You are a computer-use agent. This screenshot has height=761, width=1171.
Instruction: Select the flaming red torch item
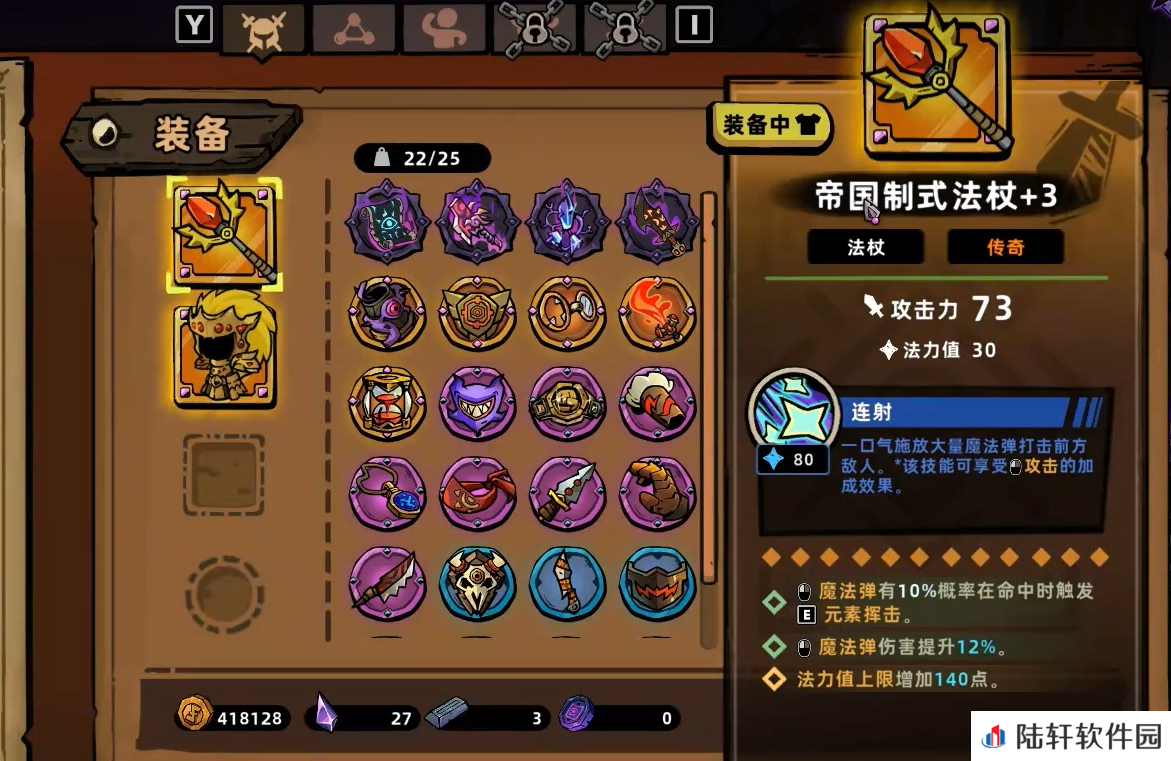pyautogui.click(x=657, y=312)
